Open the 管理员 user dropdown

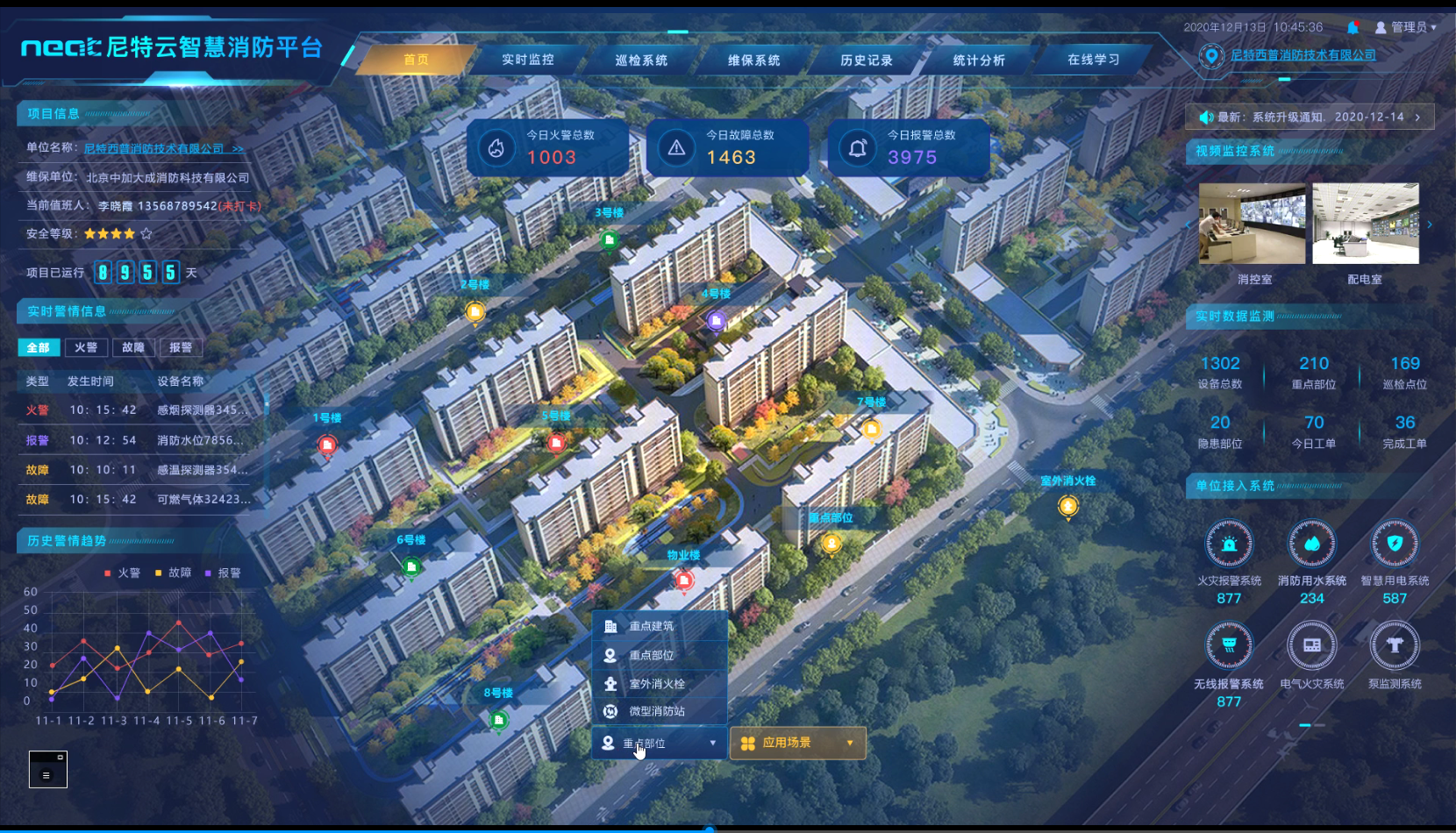click(1406, 28)
